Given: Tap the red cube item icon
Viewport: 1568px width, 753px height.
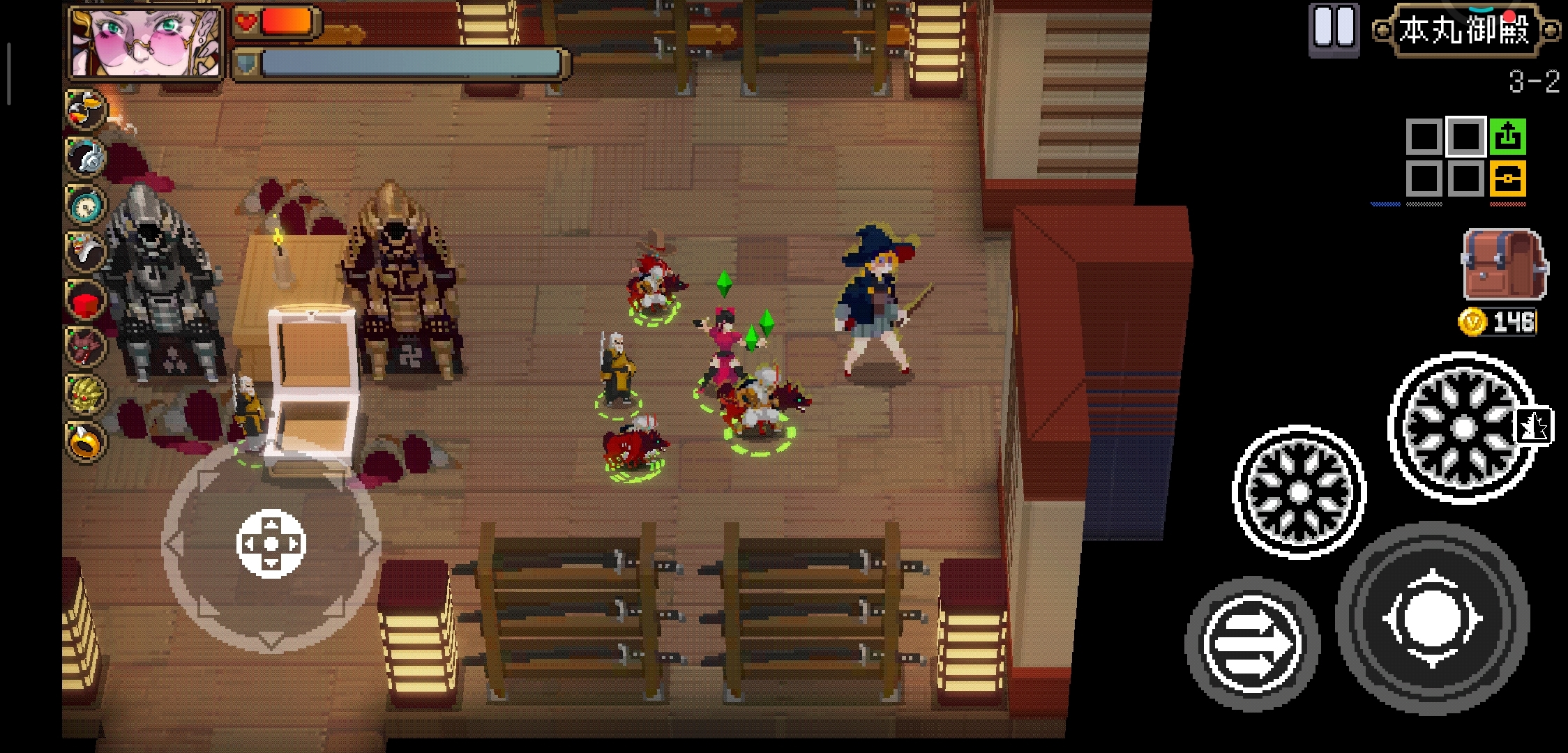Looking at the screenshot, I should [x=86, y=301].
